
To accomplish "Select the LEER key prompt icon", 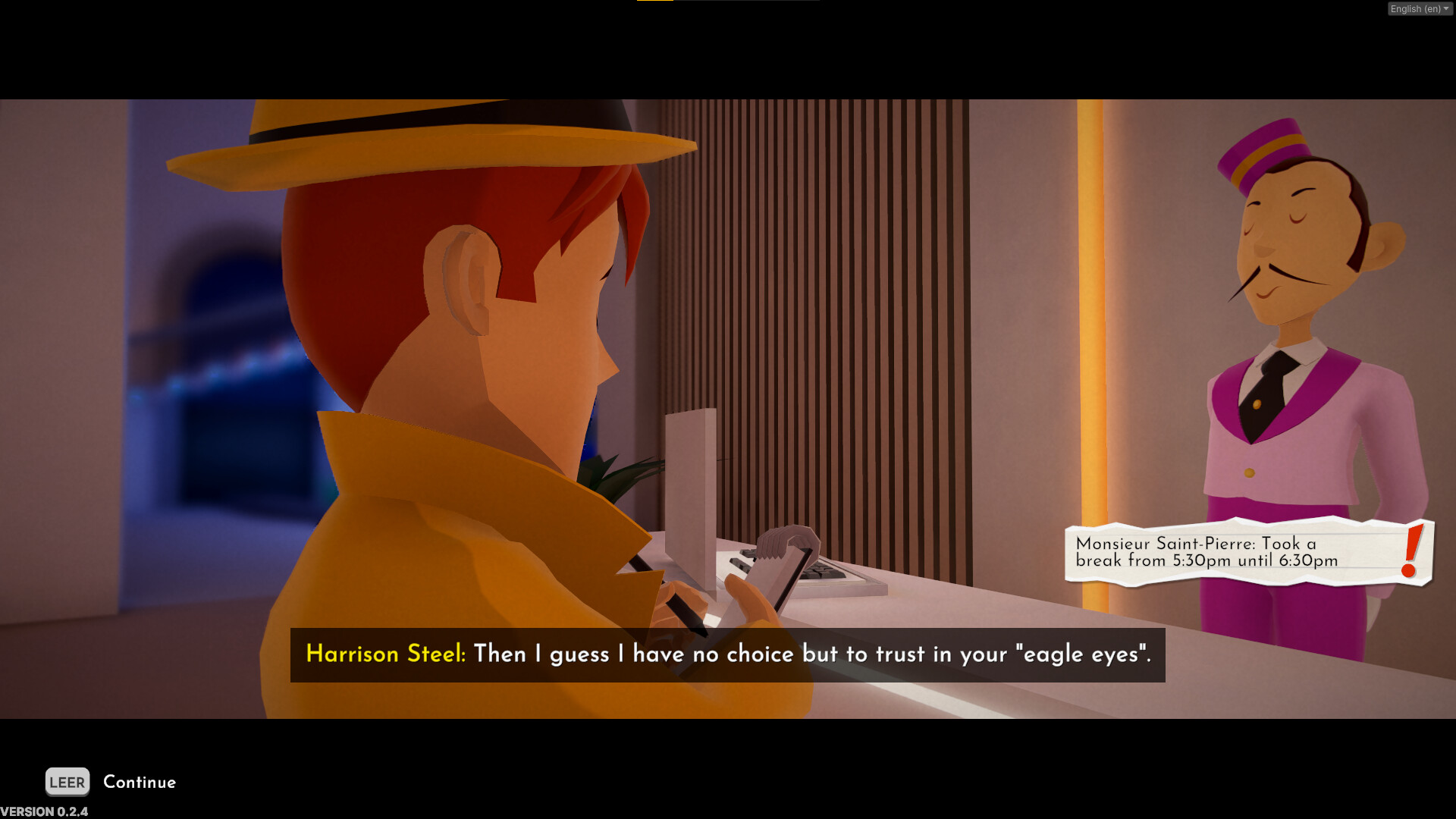I will pos(67,782).
